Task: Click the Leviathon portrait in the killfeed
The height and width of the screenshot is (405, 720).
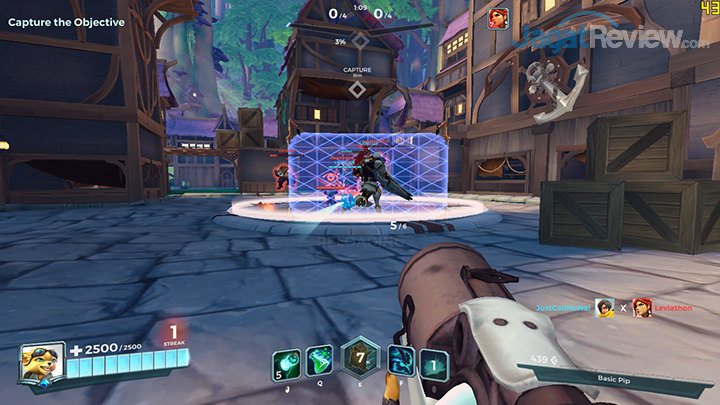Action: [x=641, y=308]
